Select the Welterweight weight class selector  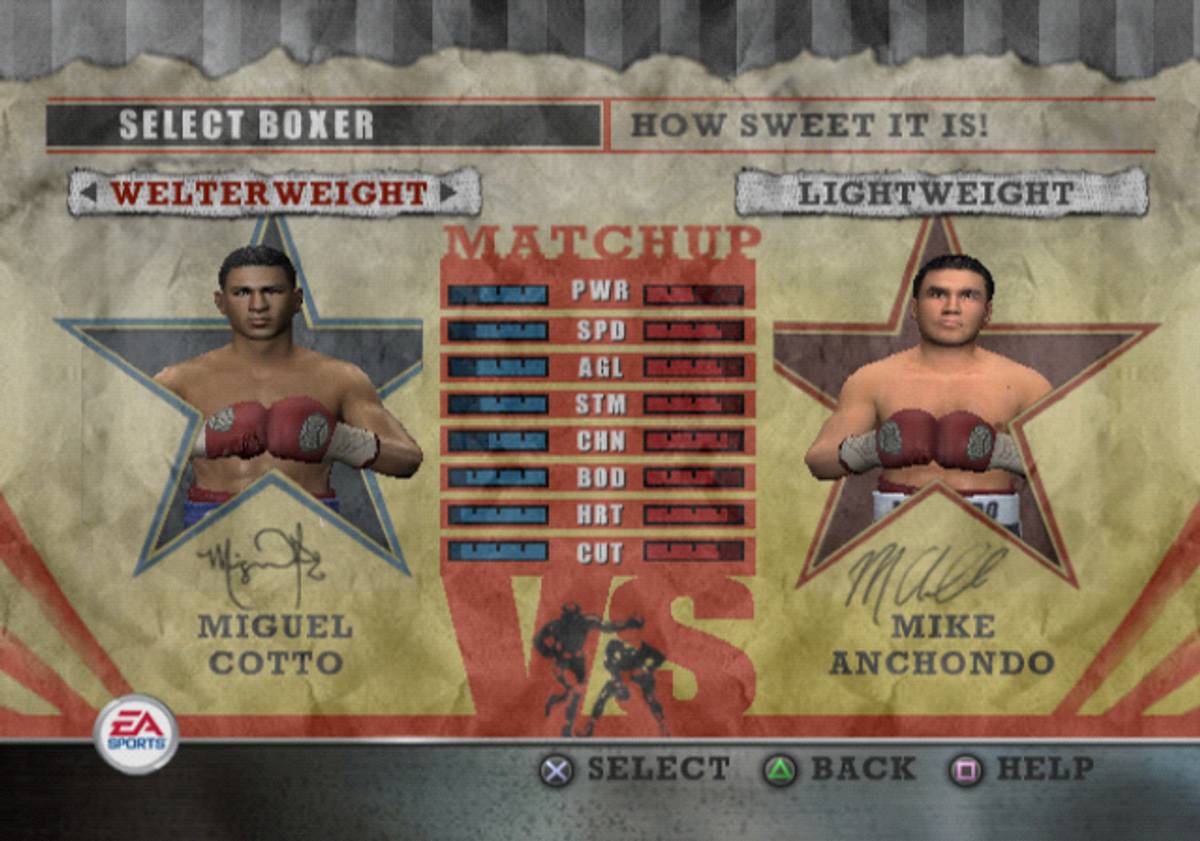tap(269, 193)
